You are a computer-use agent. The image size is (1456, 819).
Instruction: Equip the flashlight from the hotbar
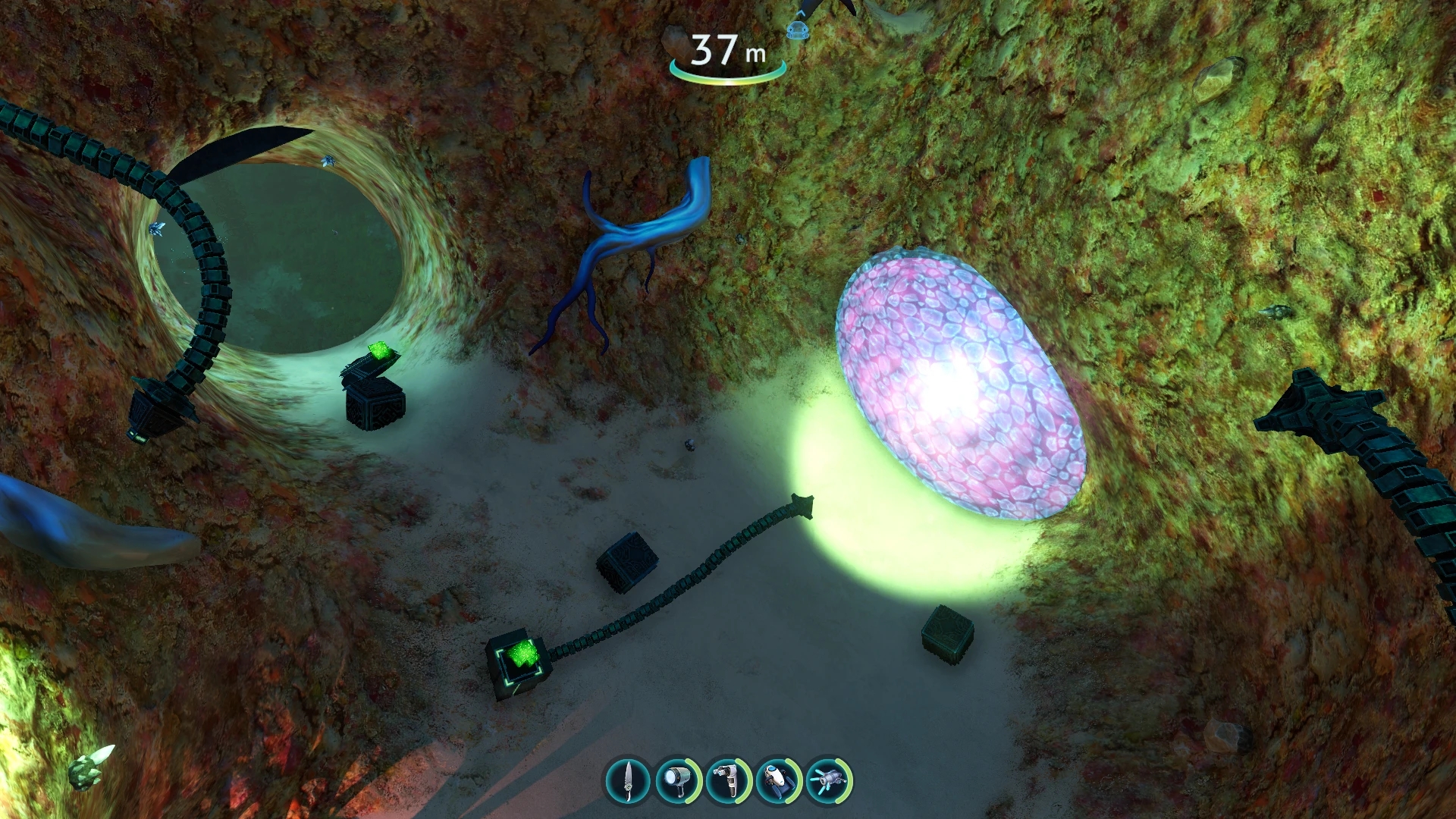[x=677, y=780]
